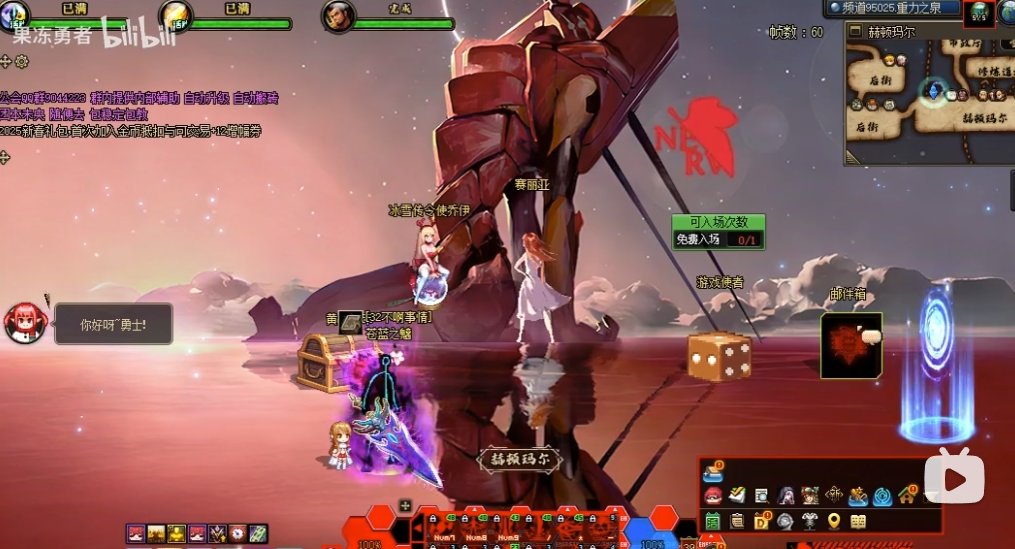Open the document with magnifier search icon
The width and height of the screenshot is (1015, 549).
pos(761,496)
